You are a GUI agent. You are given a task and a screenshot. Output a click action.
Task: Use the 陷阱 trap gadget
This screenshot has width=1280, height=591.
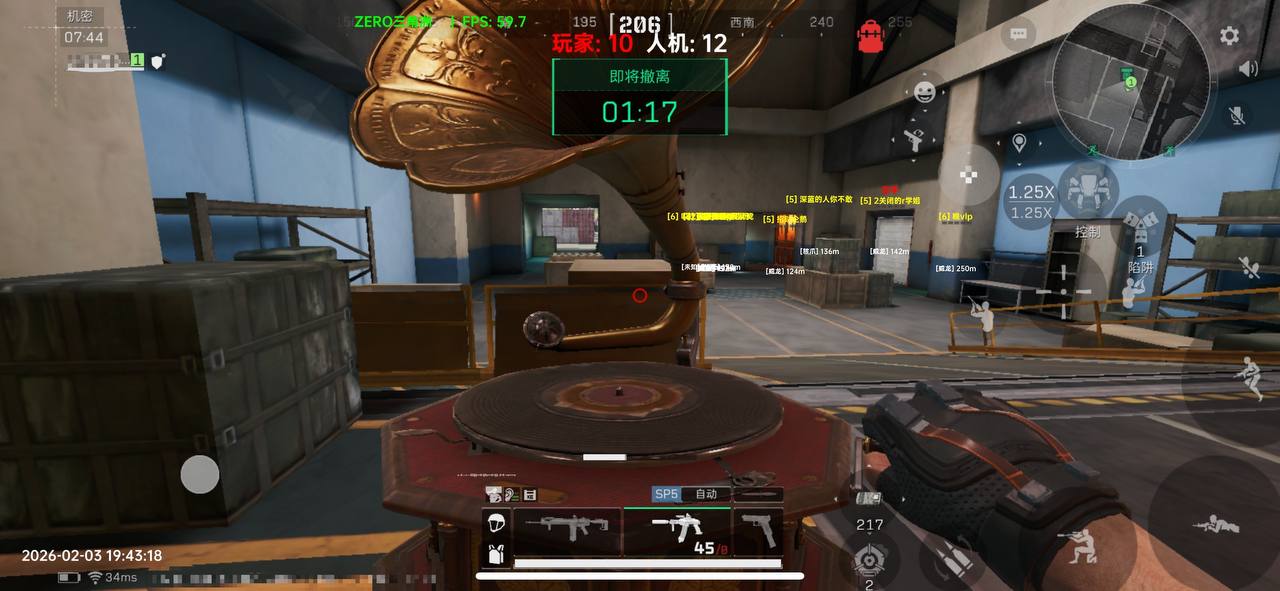click(x=1141, y=233)
